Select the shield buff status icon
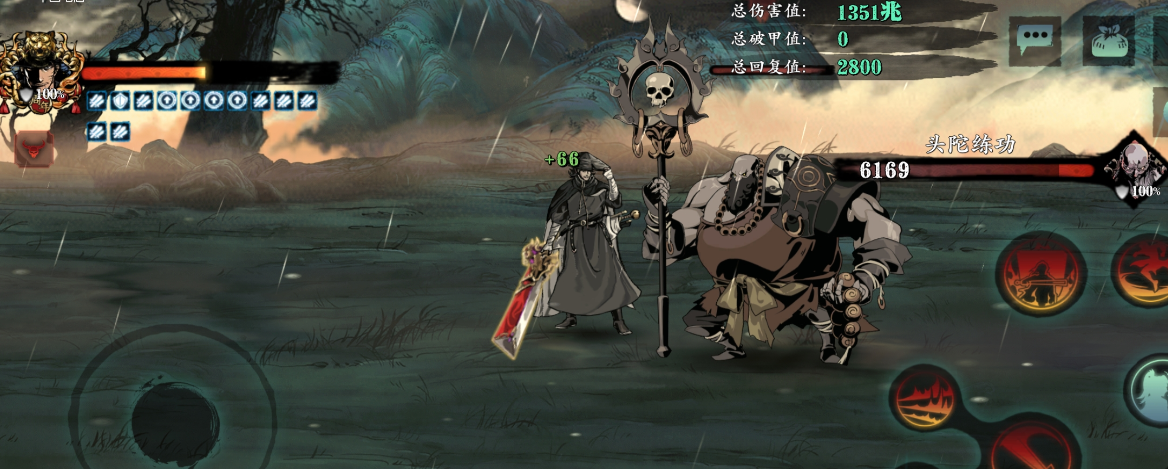1168x469 pixels. click(118, 100)
